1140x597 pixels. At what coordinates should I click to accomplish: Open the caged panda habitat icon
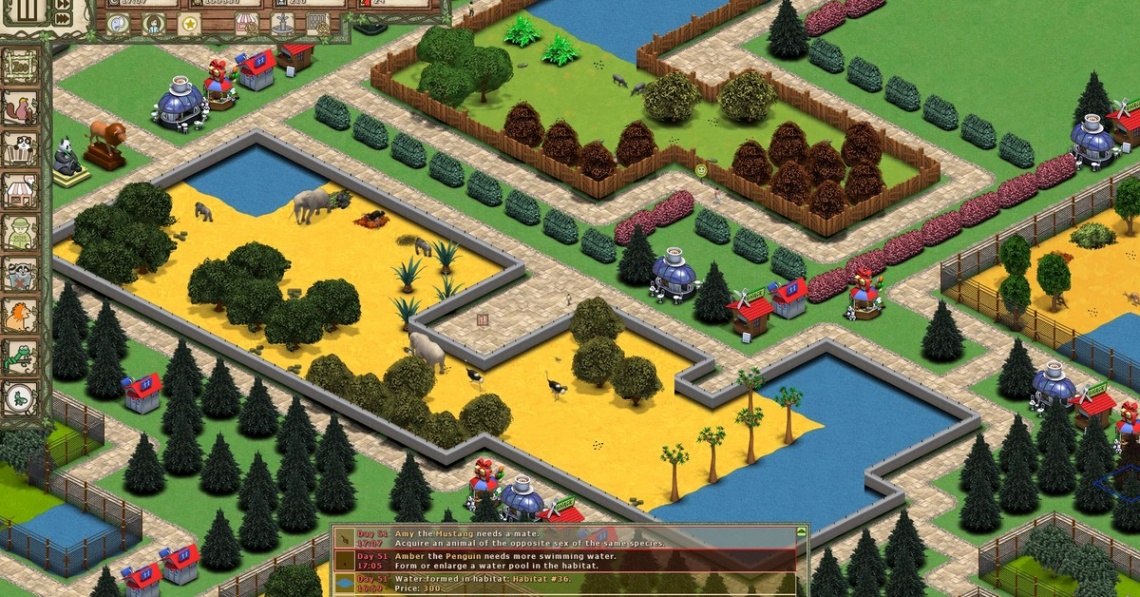point(21,149)
